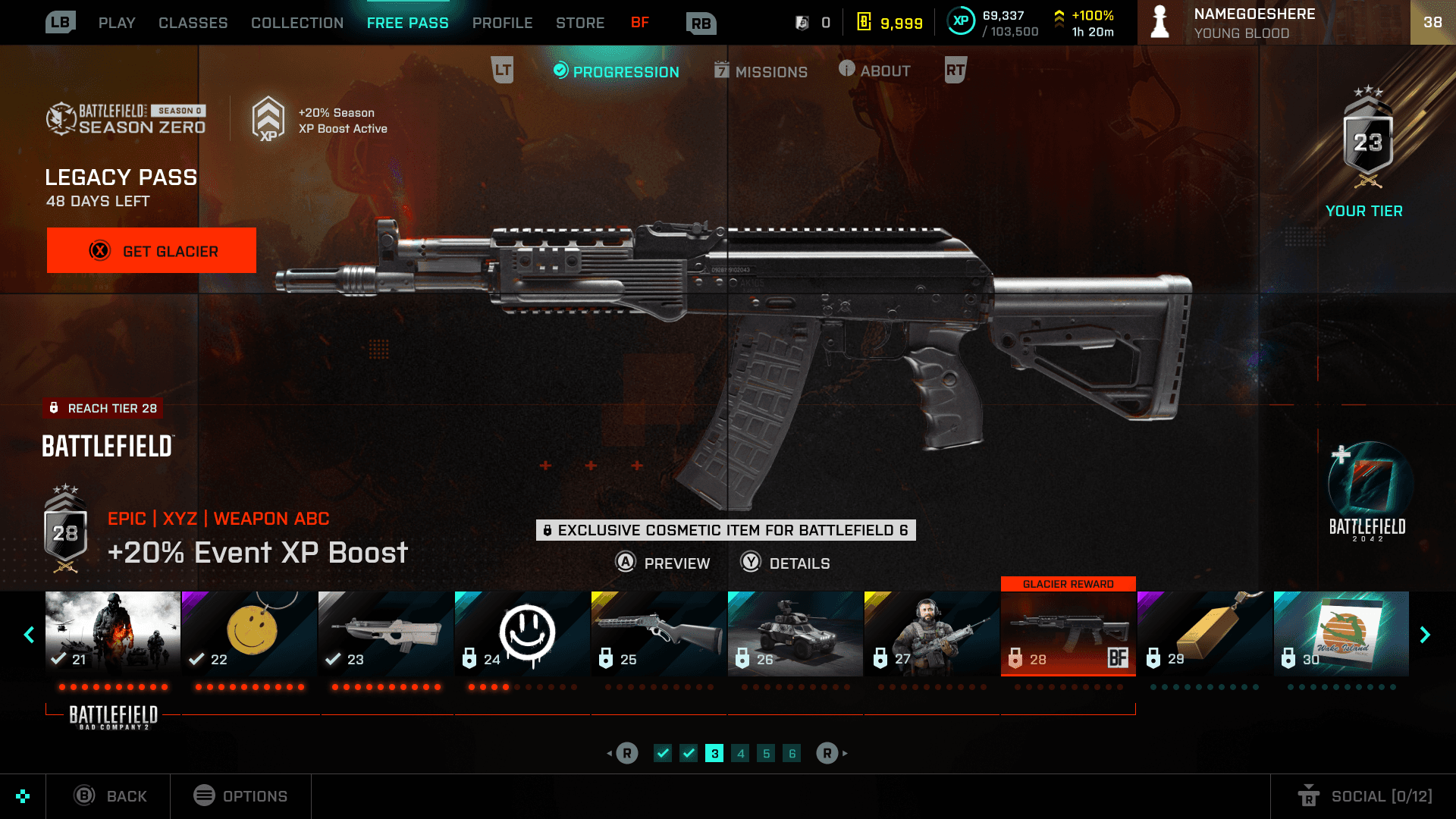The width and height of the screenshot is (1456, 819).
Task: Show next tiers with right arrow
Action: [x=1425, y=635]
